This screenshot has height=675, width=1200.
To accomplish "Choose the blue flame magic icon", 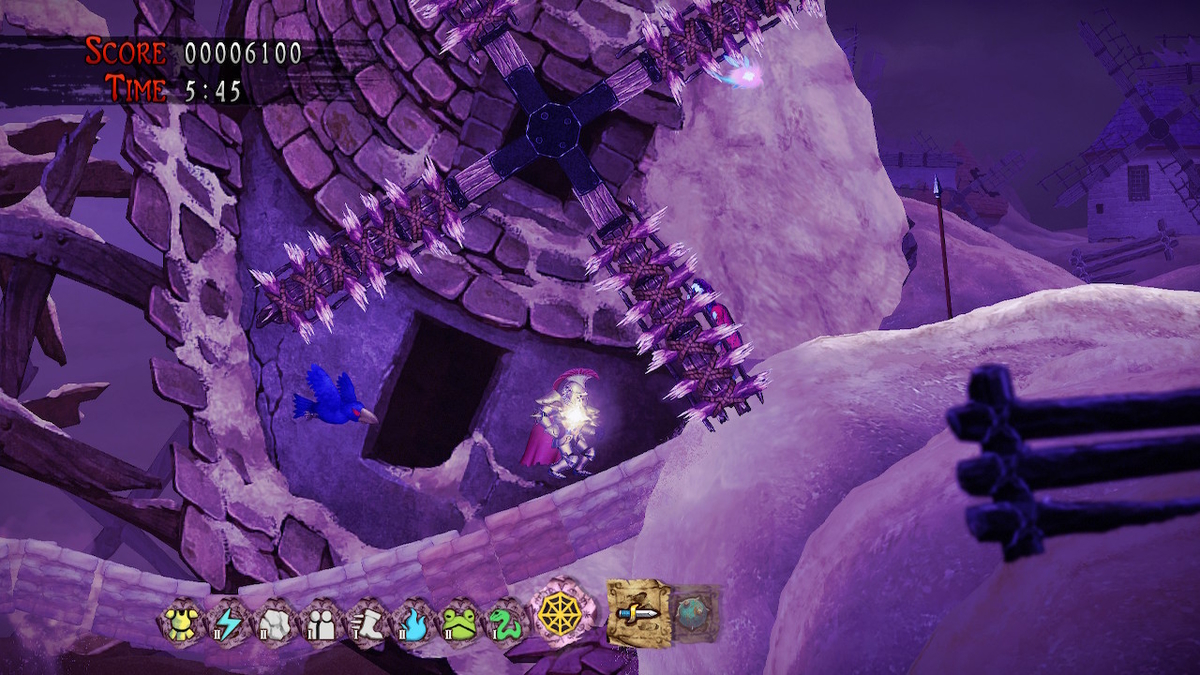I will pos(415,623).
